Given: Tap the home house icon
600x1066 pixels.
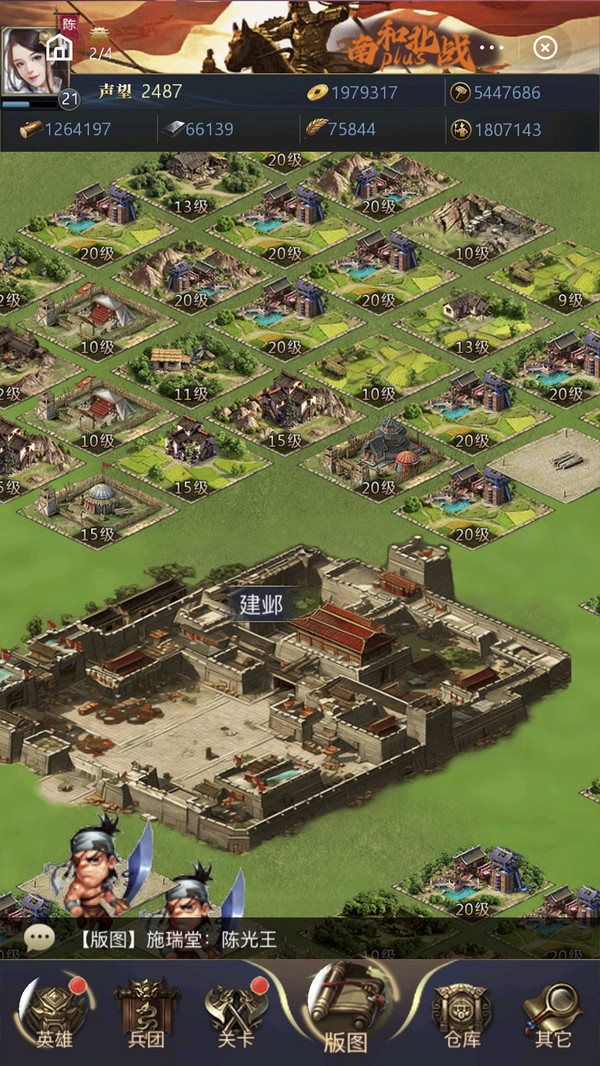Looking at the screenshot, I should click(x=59, y=48).
